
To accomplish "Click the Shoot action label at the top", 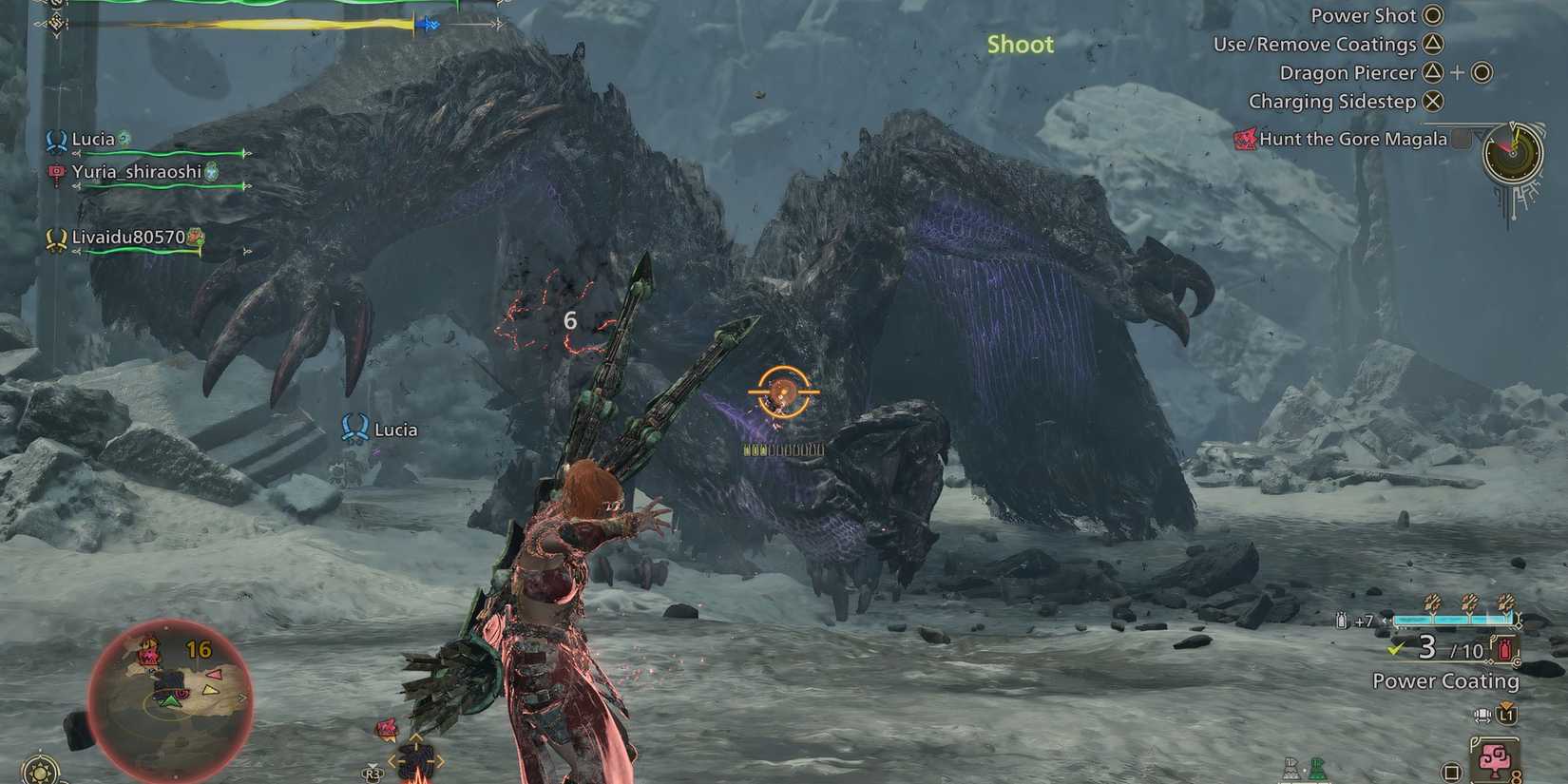I will coord(1020,44).
